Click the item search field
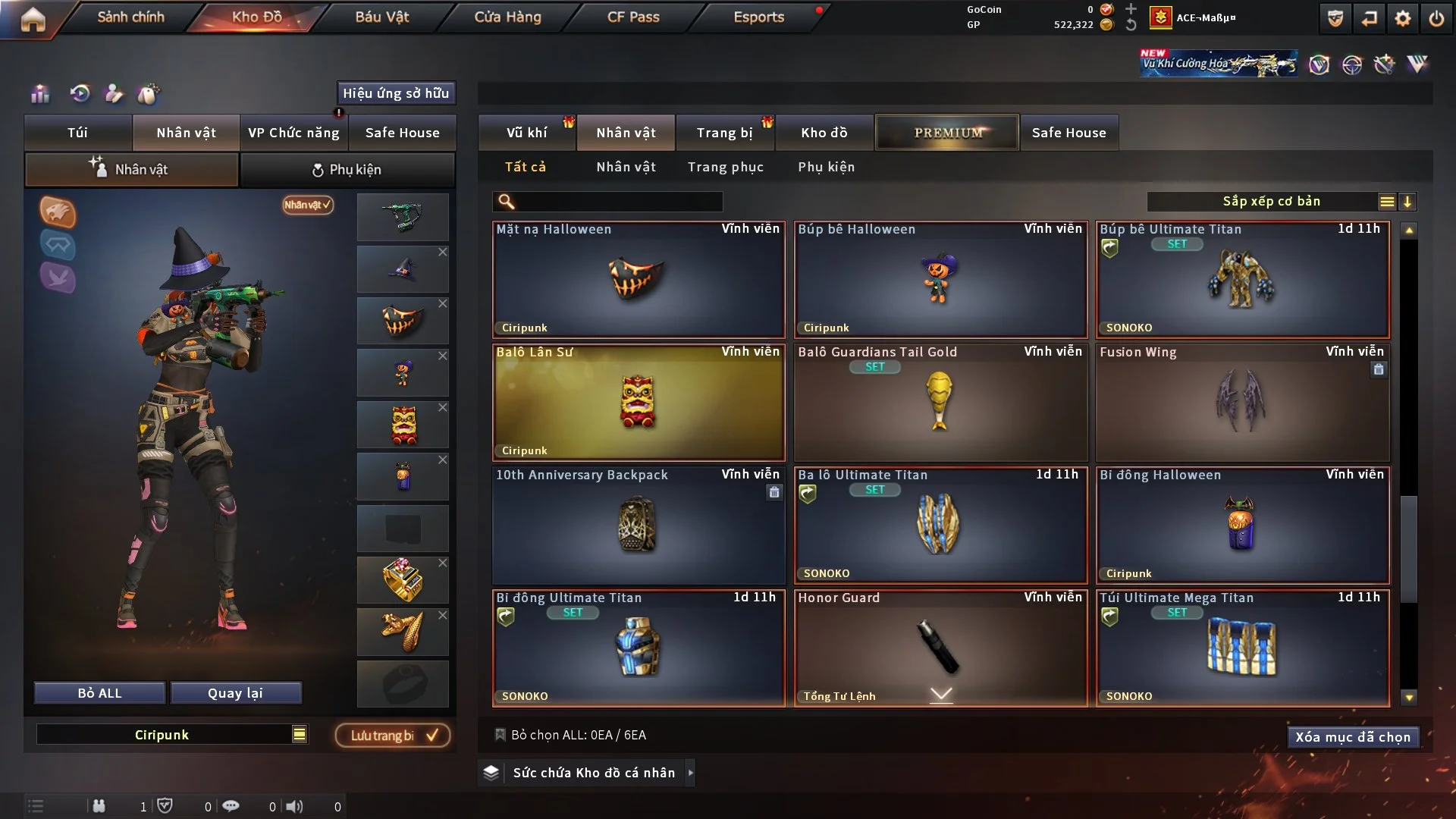 click(618, 202)
